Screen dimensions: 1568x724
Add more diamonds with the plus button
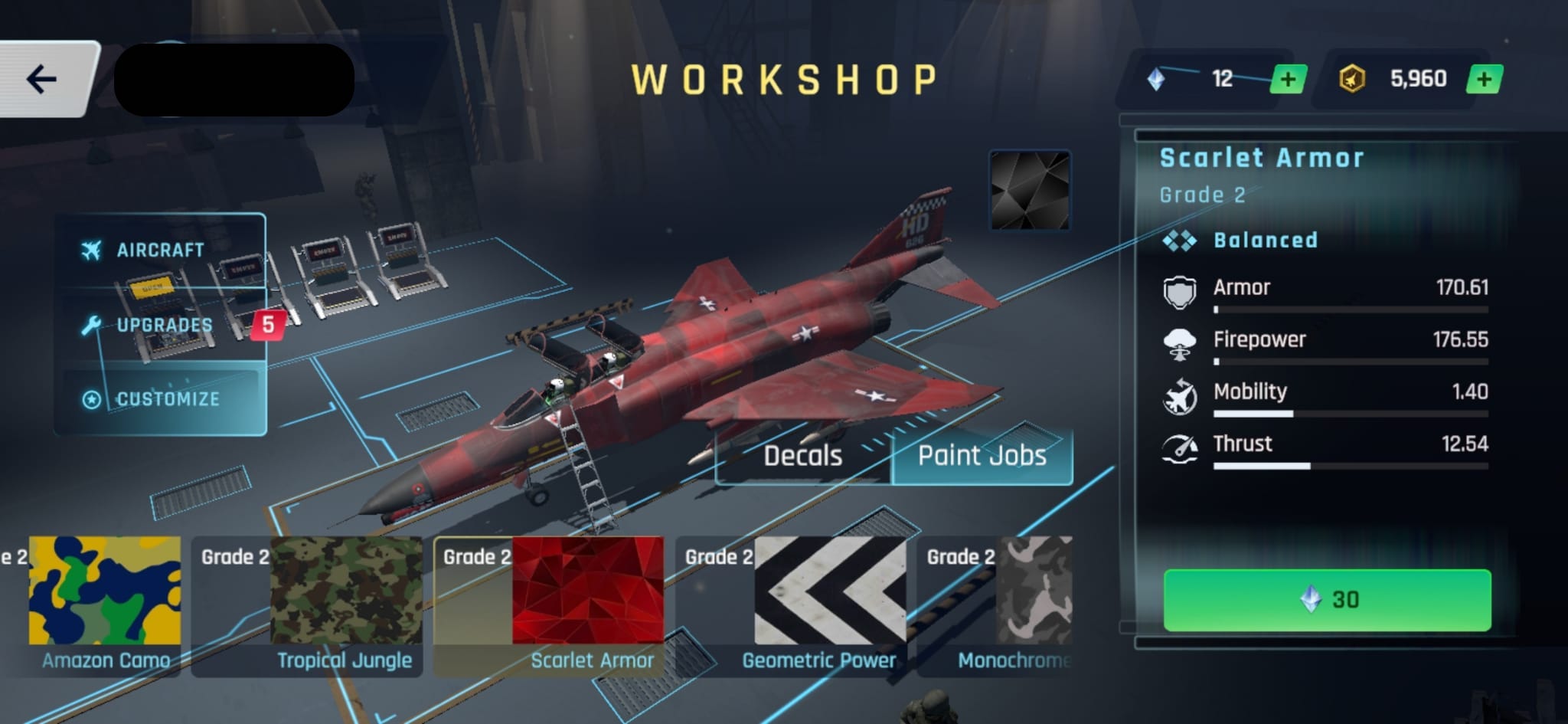tap(1288, 80)
